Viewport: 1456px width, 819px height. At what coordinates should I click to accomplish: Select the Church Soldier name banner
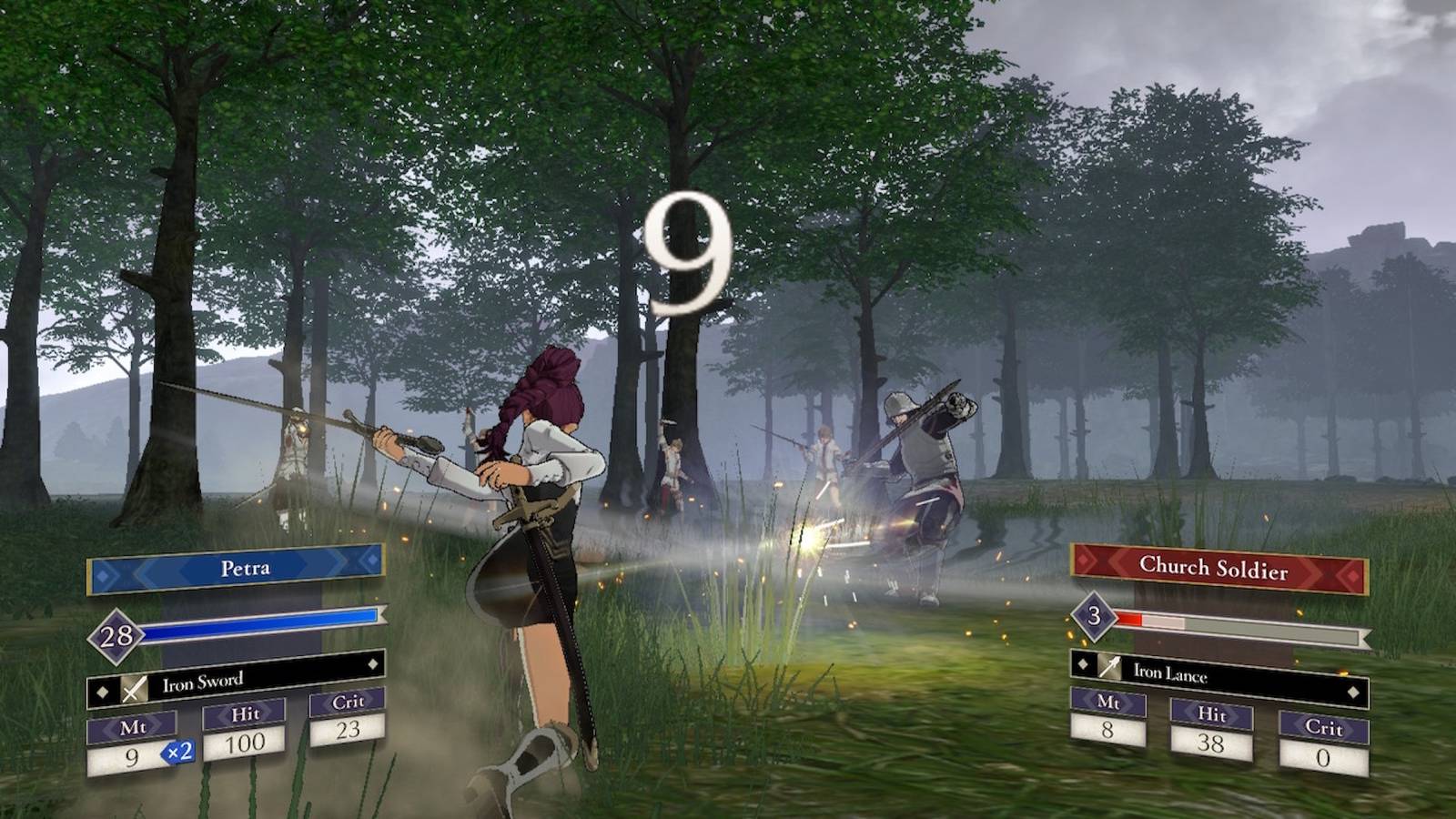(1218, 568)
